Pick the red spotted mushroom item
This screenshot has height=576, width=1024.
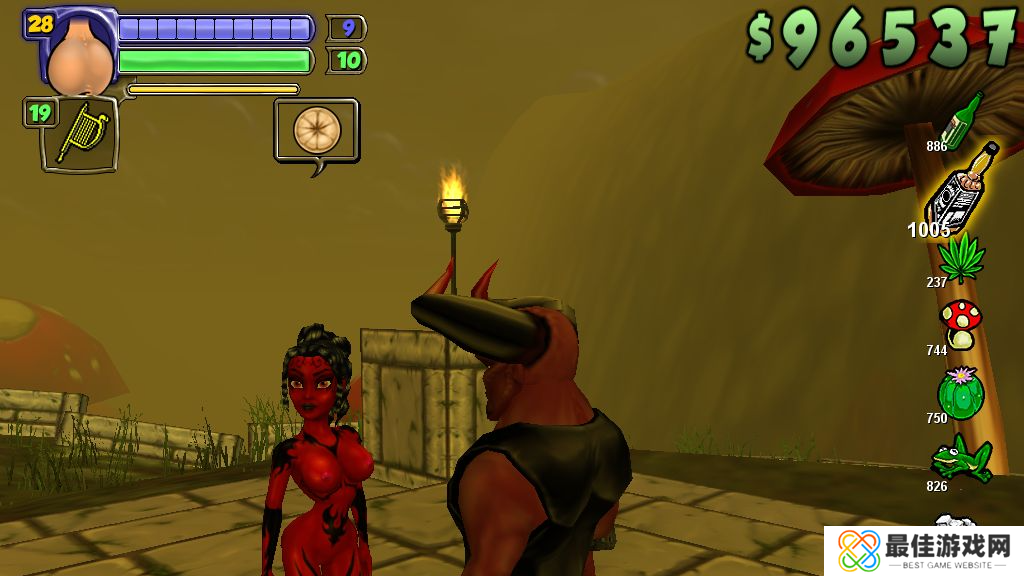pos(961,324)
